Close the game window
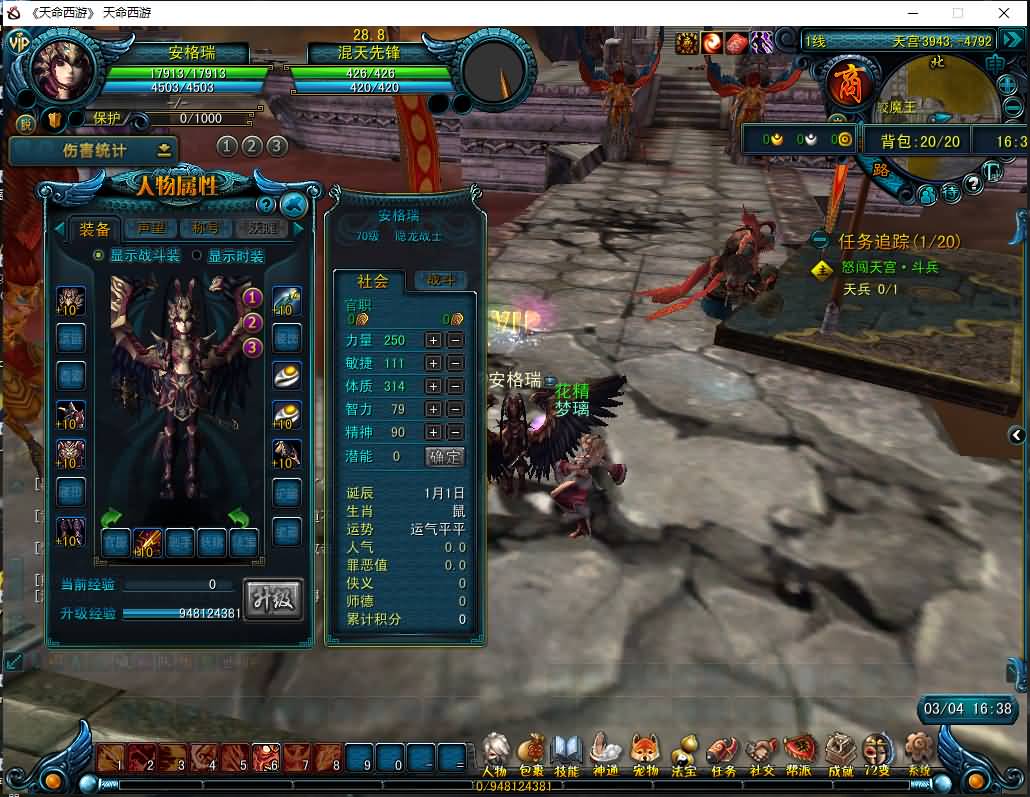Screen dimensions: 1030x797 pos(1004,13)
